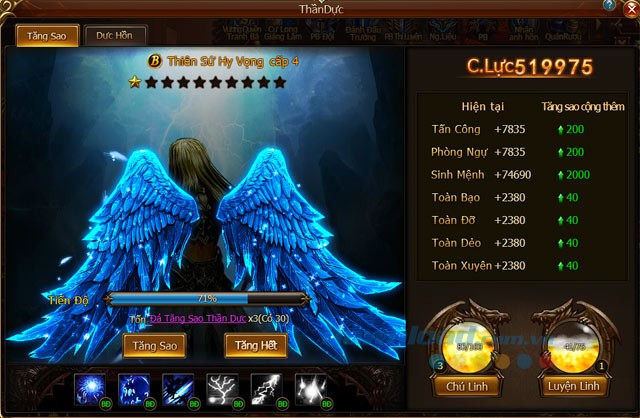Click the Tăng Hết button
640x418 pixels.
click(256, 345)
